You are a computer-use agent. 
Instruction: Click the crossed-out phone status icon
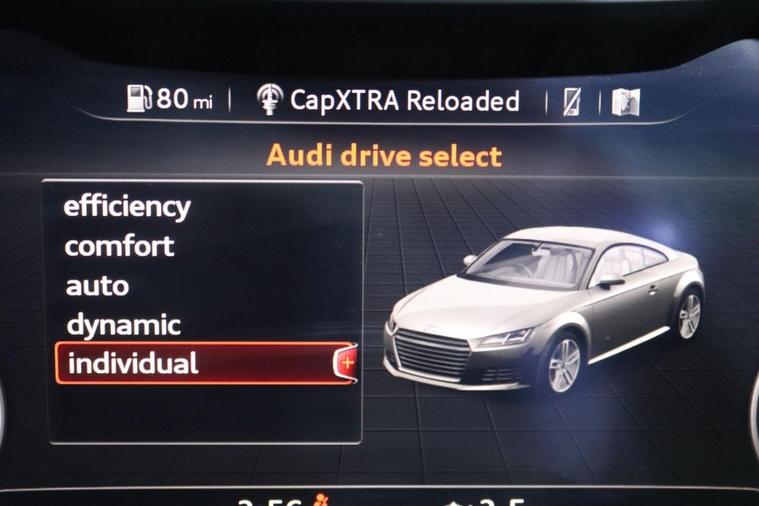tap(571, 101)
